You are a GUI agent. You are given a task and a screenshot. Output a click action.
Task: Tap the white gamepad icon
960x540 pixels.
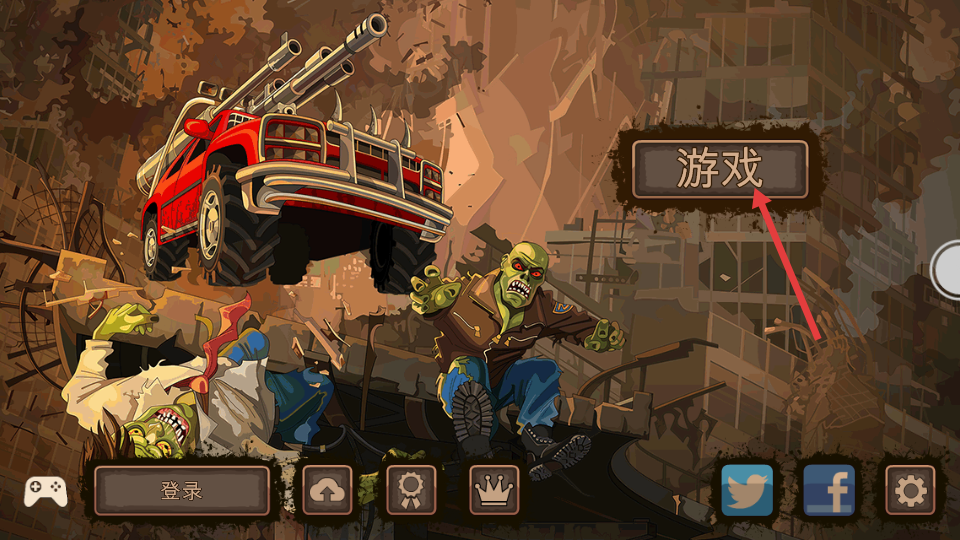click(46, 490)
